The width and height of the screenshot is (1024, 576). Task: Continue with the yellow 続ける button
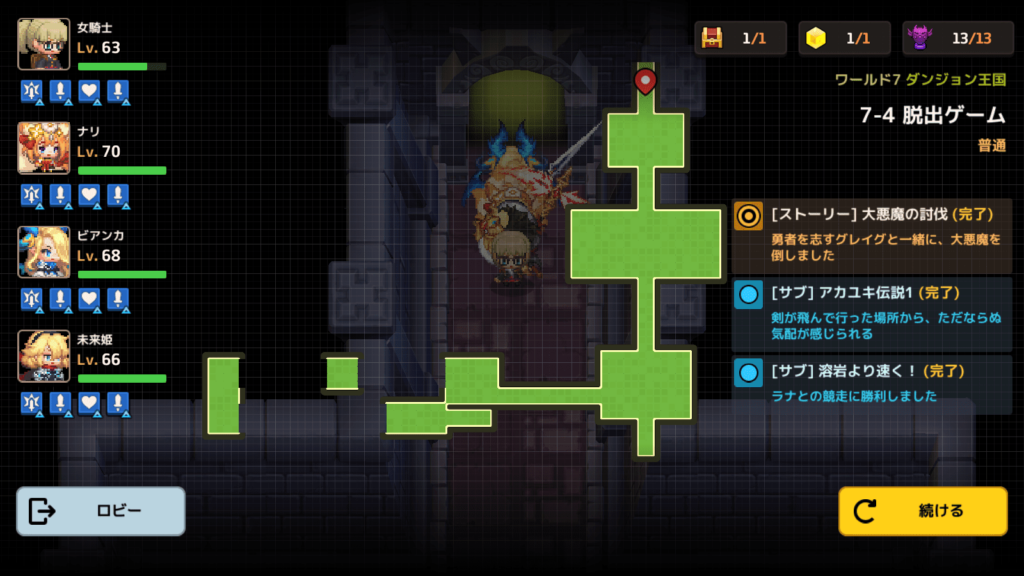tap(923, 511)
